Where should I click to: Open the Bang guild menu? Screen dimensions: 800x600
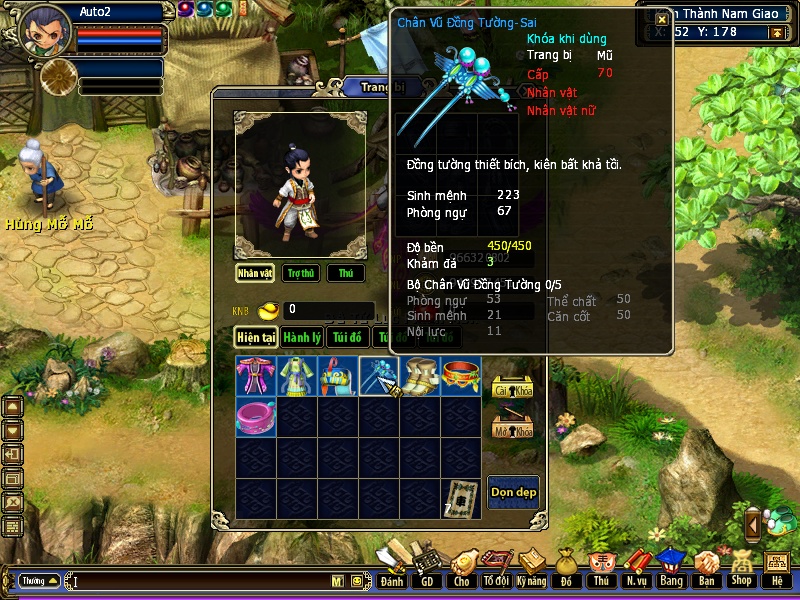pos(670,566)
